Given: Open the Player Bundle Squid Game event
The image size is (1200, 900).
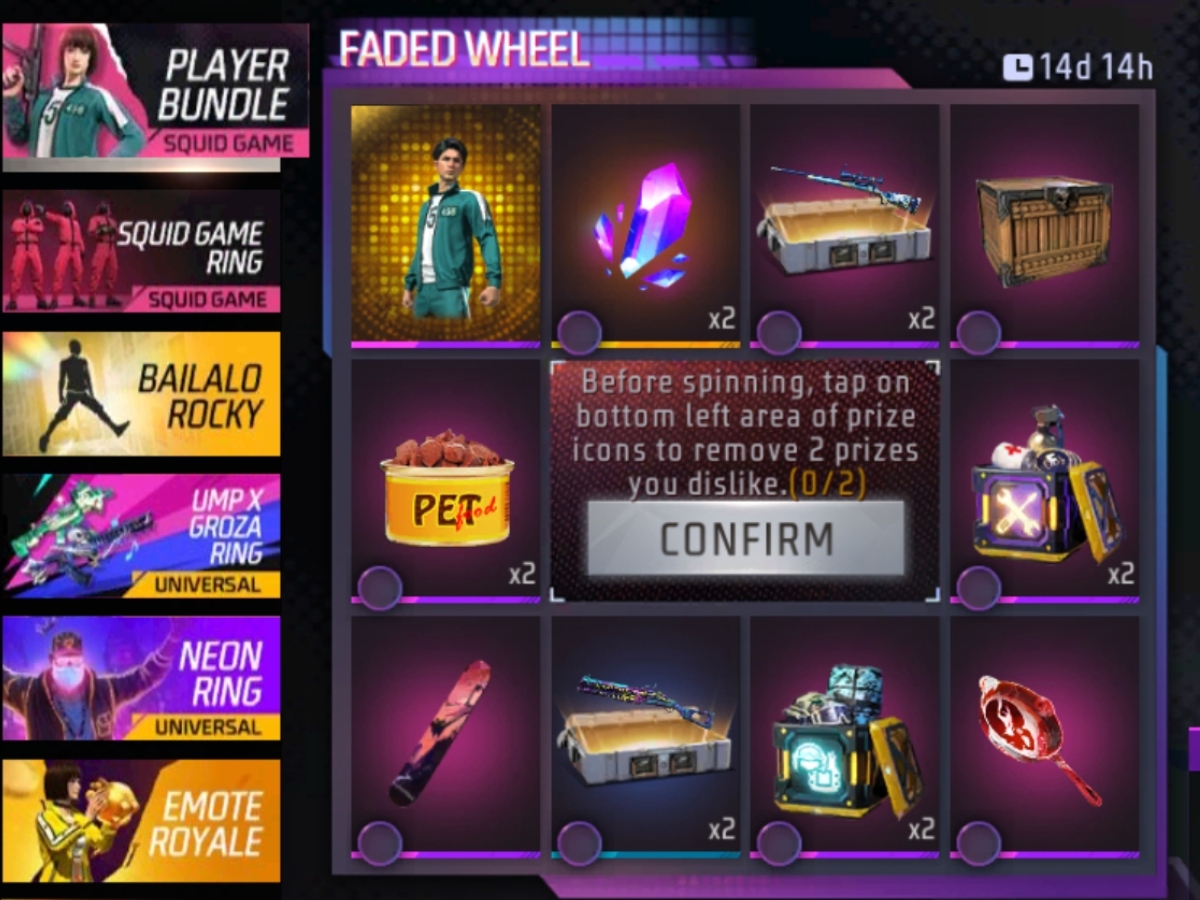Looking at the screenshot, I should 155,92.
